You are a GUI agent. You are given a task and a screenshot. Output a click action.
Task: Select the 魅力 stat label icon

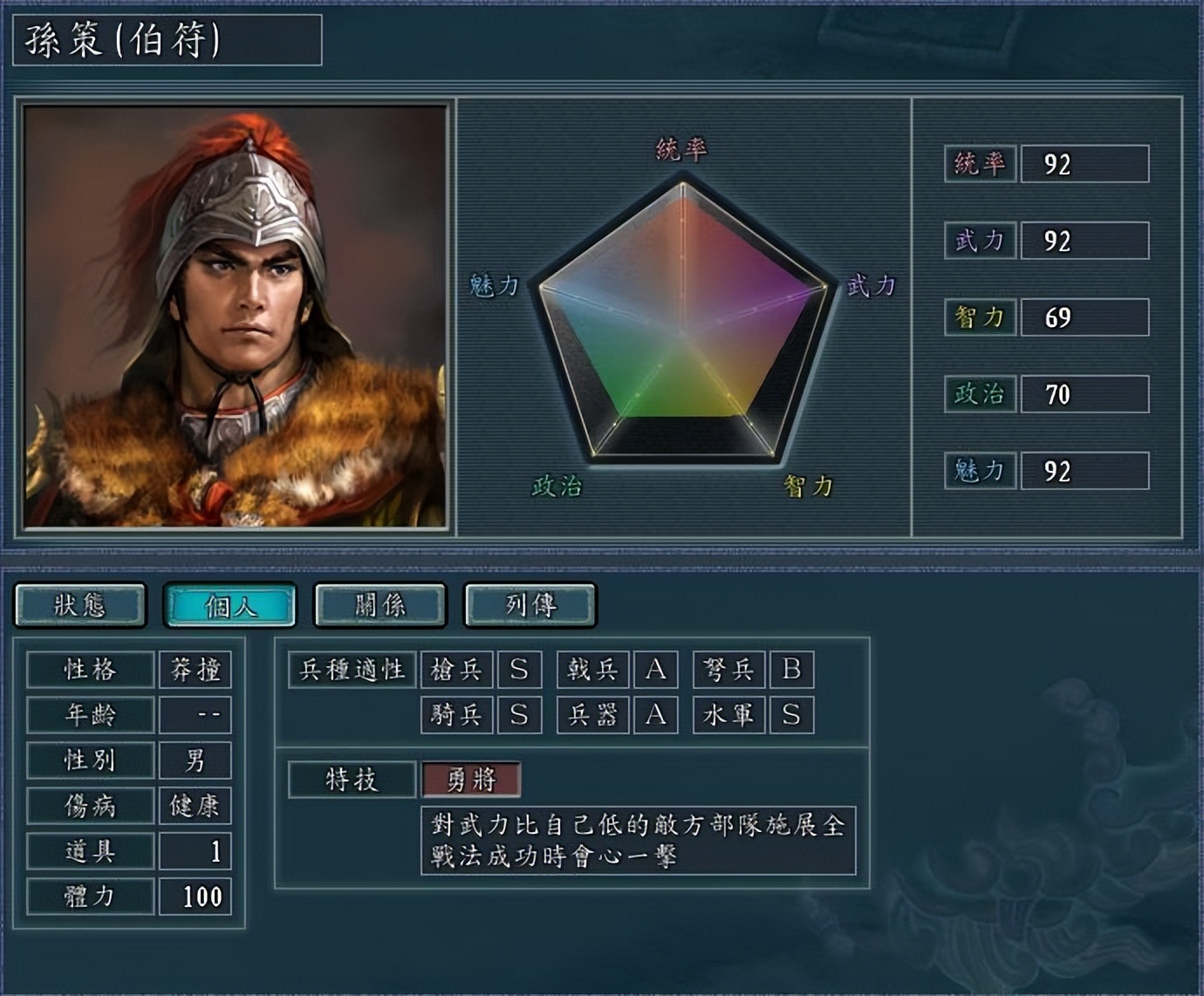coord(979,472)
